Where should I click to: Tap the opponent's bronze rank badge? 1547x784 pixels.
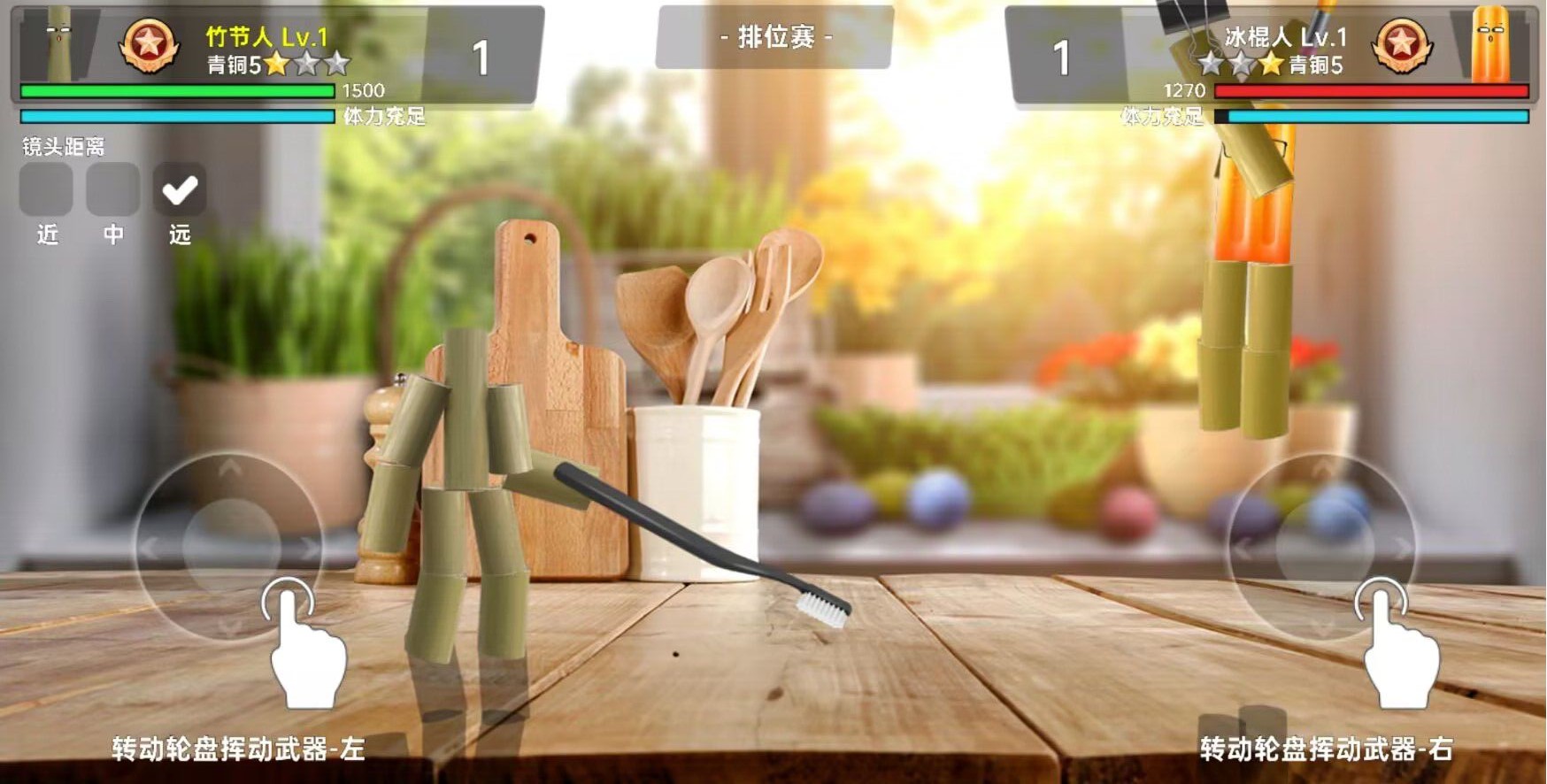(1401, 46)
